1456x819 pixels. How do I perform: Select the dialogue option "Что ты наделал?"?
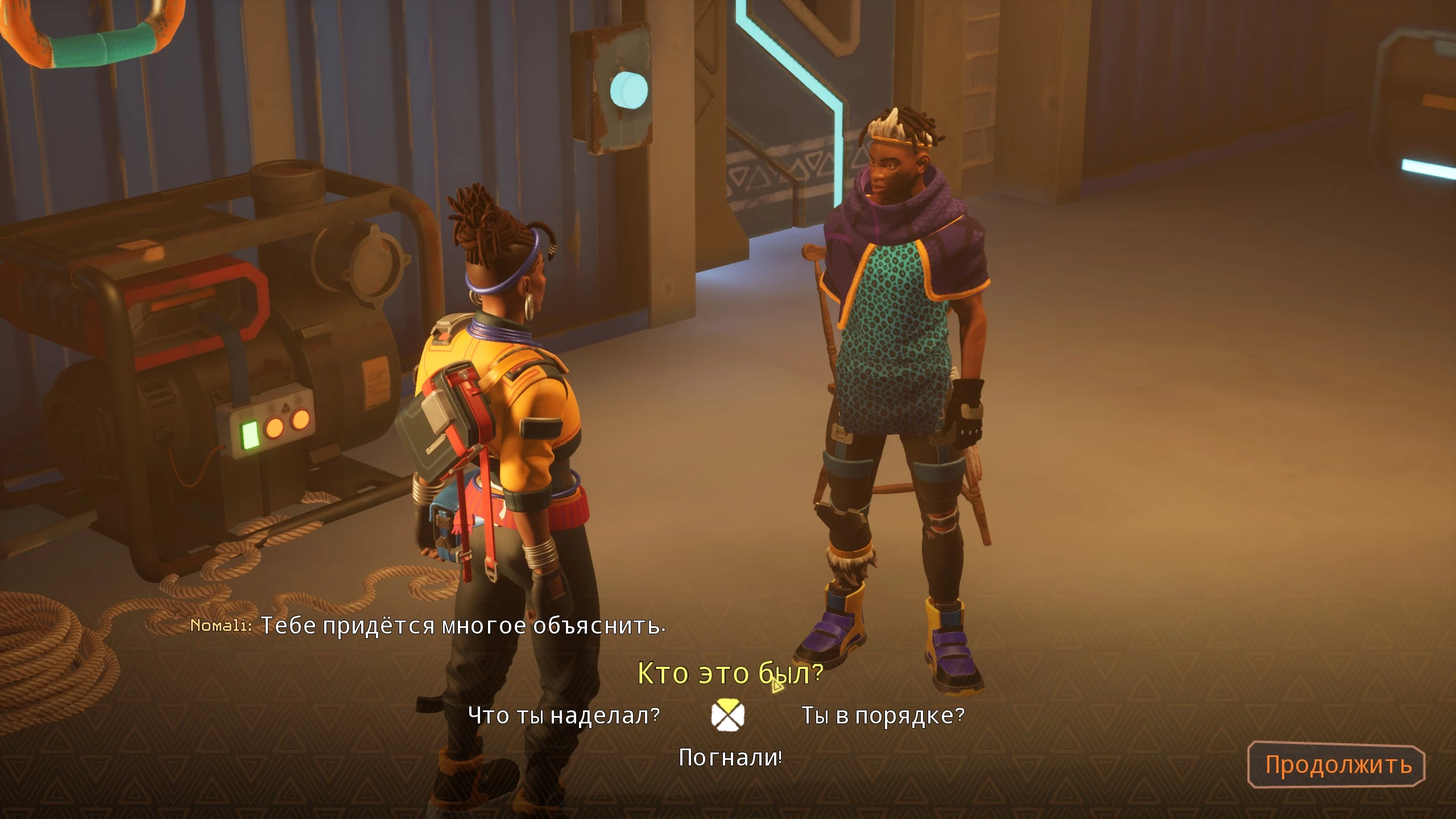[564, 715]
